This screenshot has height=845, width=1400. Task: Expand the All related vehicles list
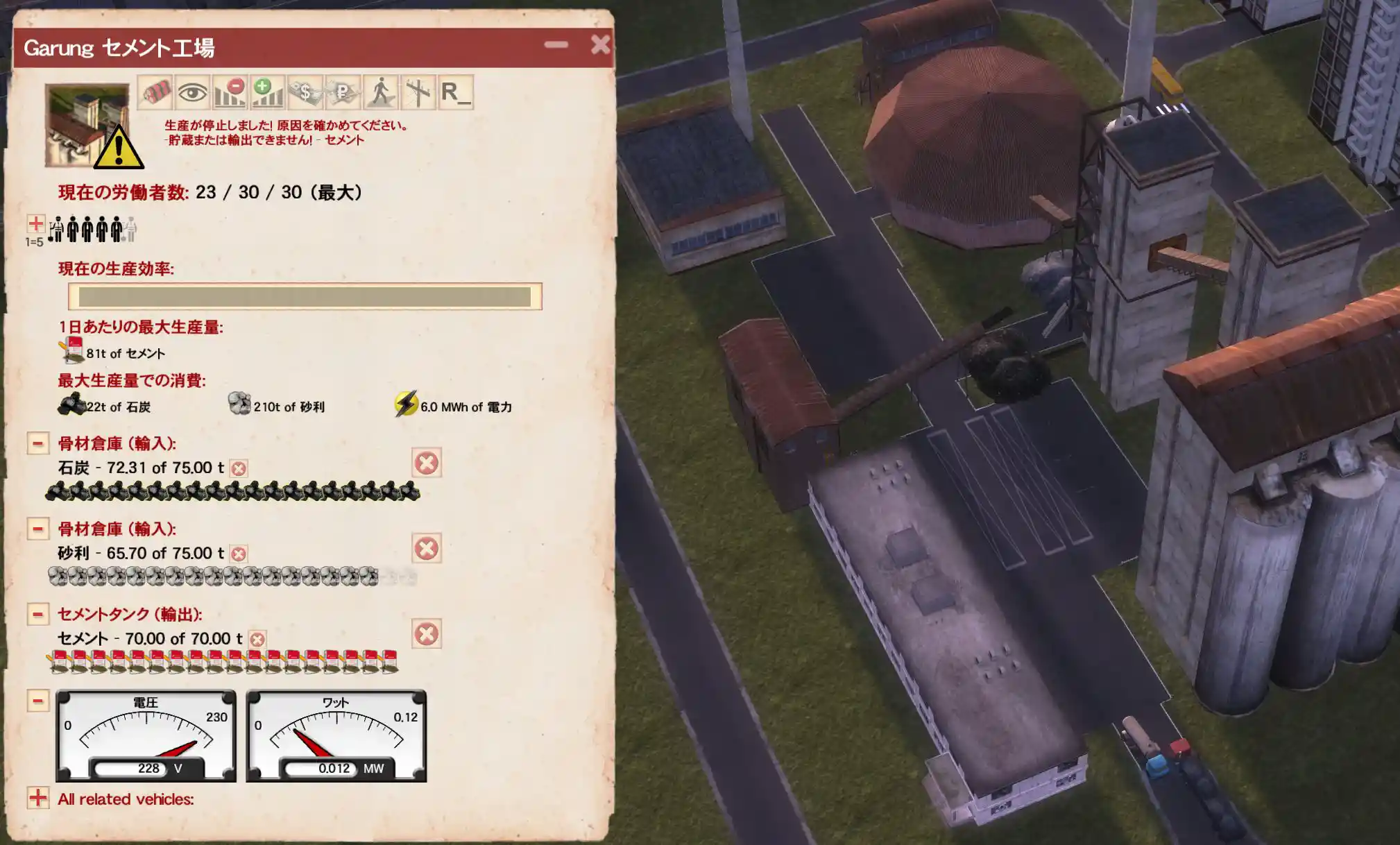(x=38, y=798)
